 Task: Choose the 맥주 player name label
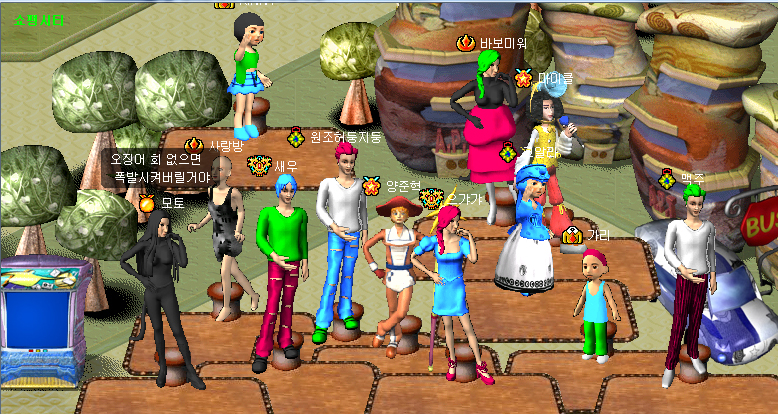point(693,178)
